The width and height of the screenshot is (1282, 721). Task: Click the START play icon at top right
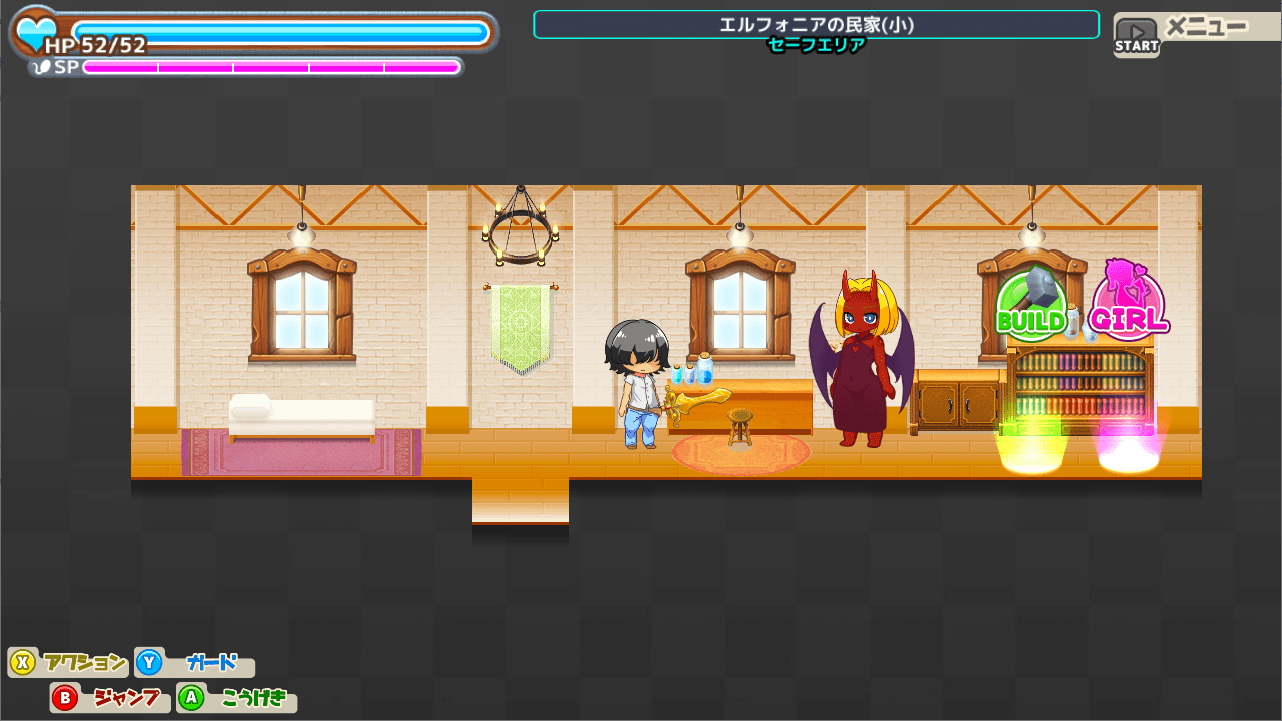pos(1136,30)
